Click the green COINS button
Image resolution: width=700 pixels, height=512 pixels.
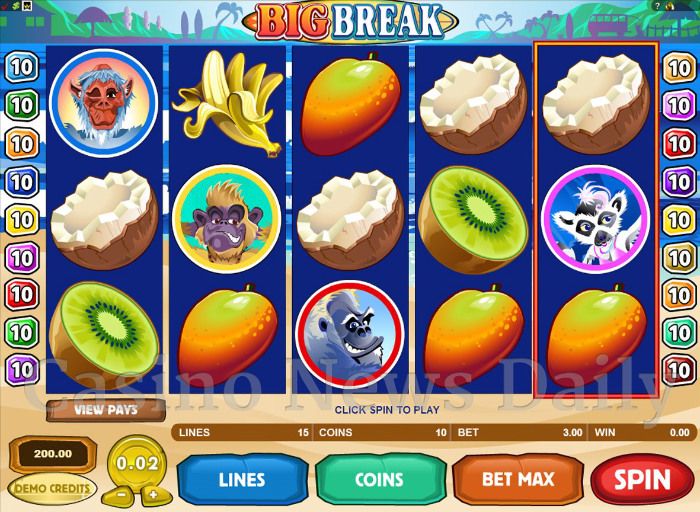pos(379,479)
